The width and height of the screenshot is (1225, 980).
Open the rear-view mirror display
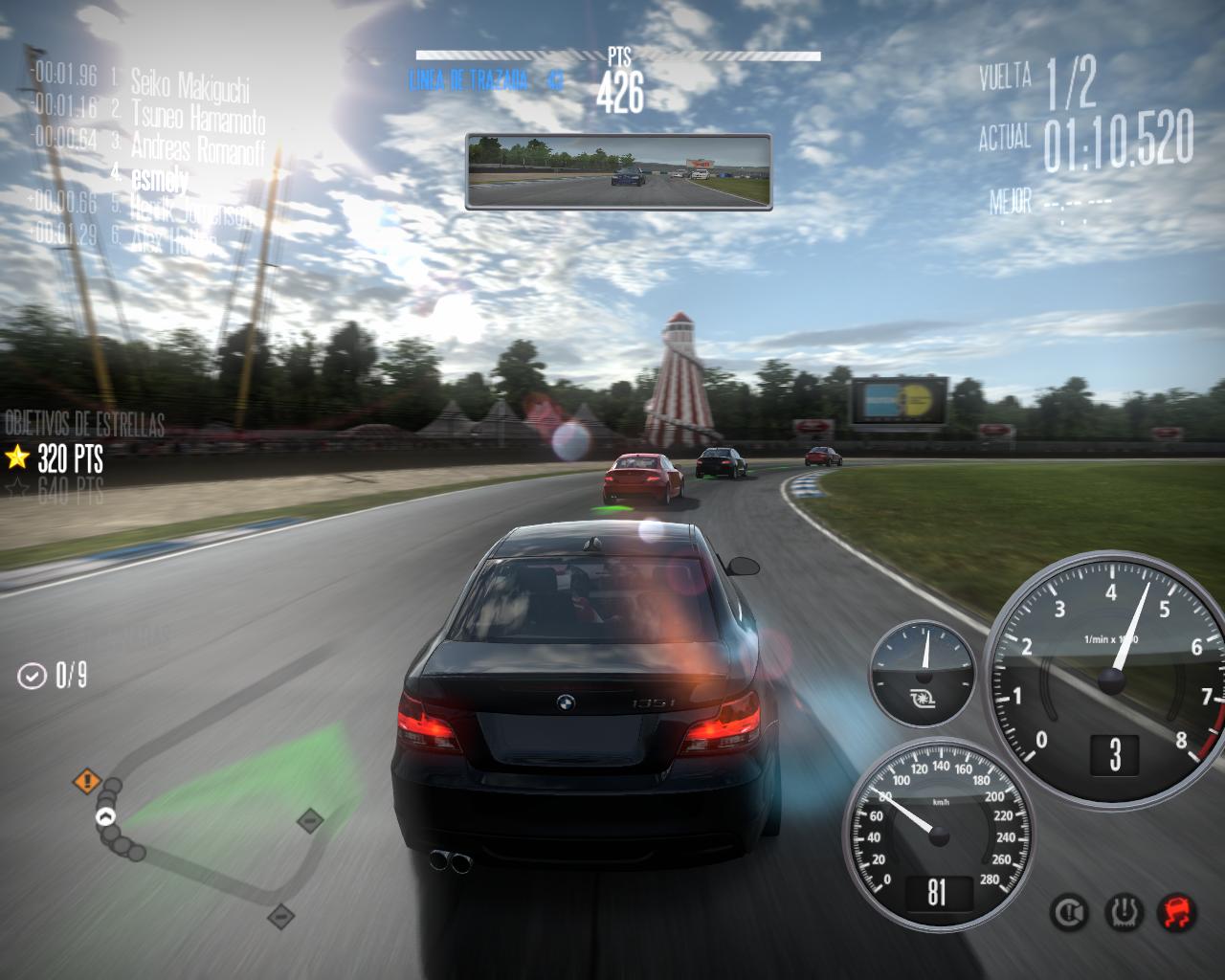pos(618,170)
